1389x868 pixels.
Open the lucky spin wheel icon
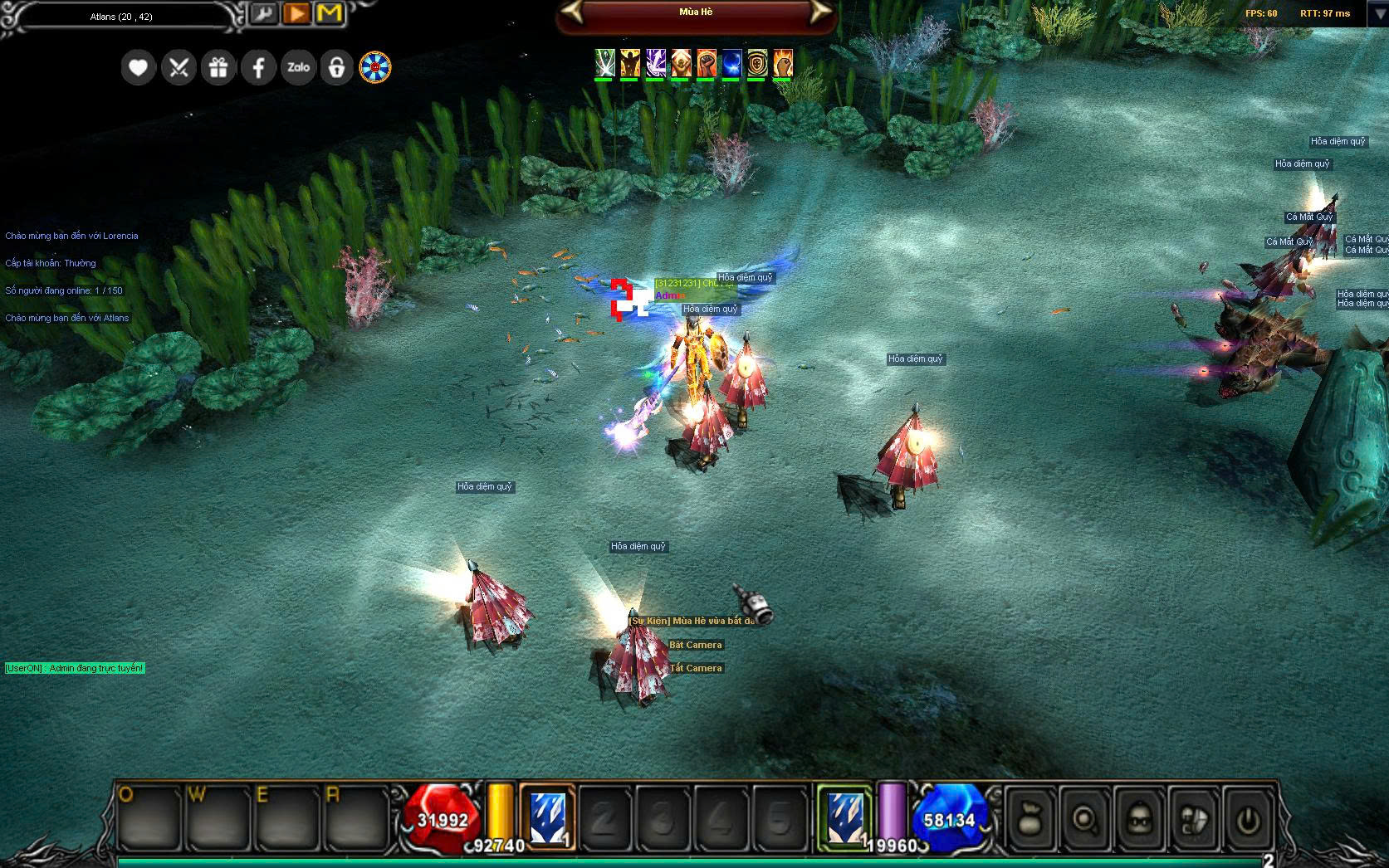pos(375,67)
